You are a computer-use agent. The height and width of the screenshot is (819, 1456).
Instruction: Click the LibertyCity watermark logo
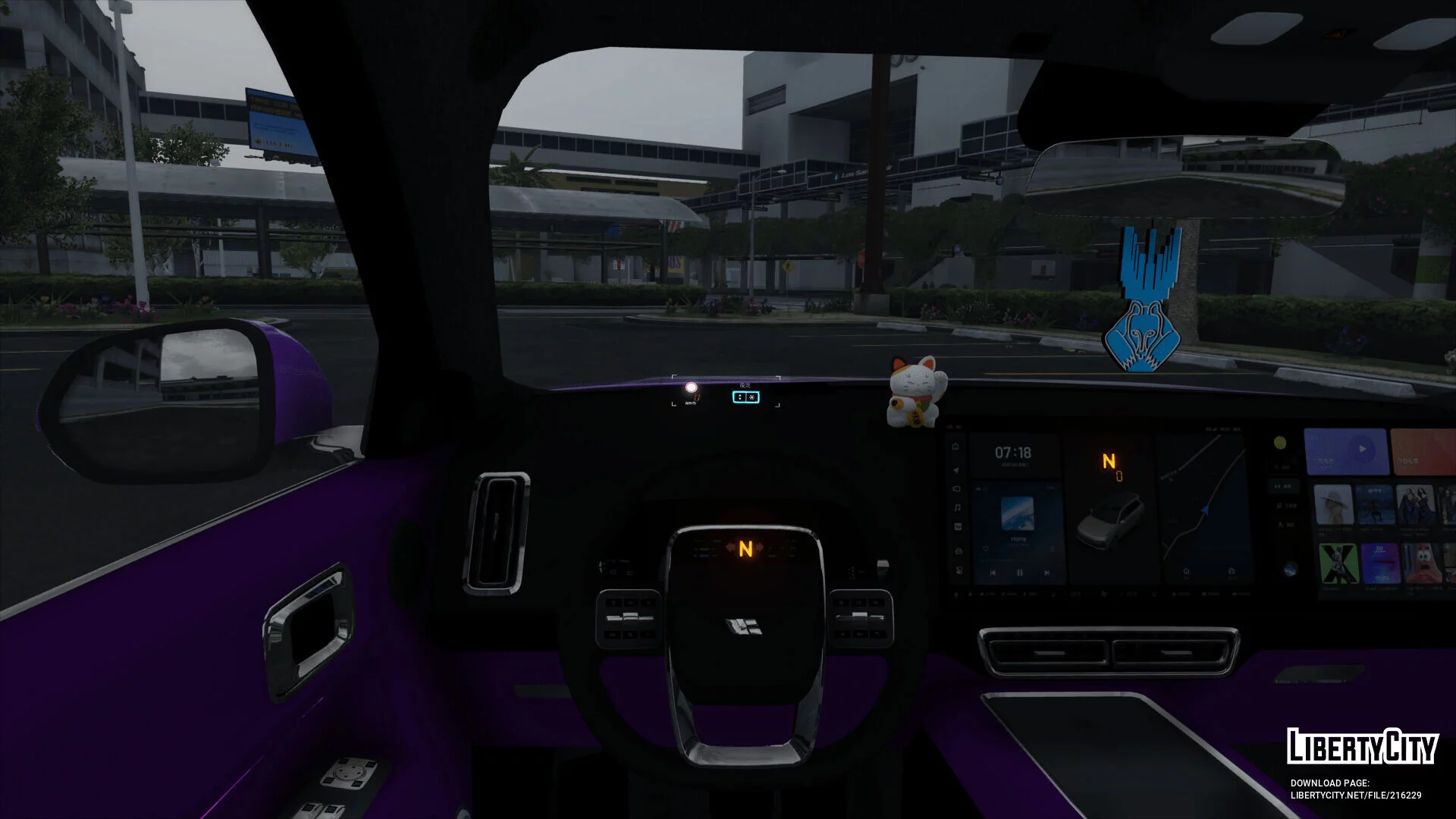point(1362,747)
